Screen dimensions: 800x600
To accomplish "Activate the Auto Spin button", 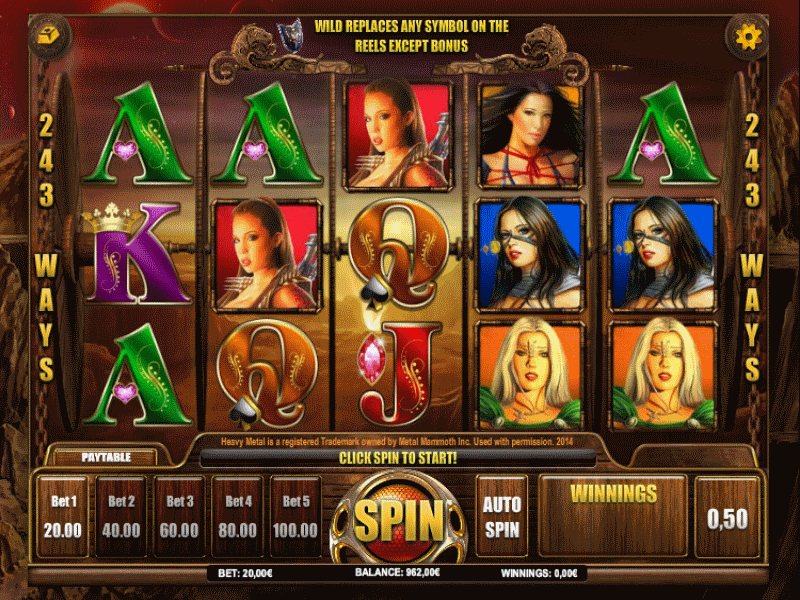I will coord(501,515).
